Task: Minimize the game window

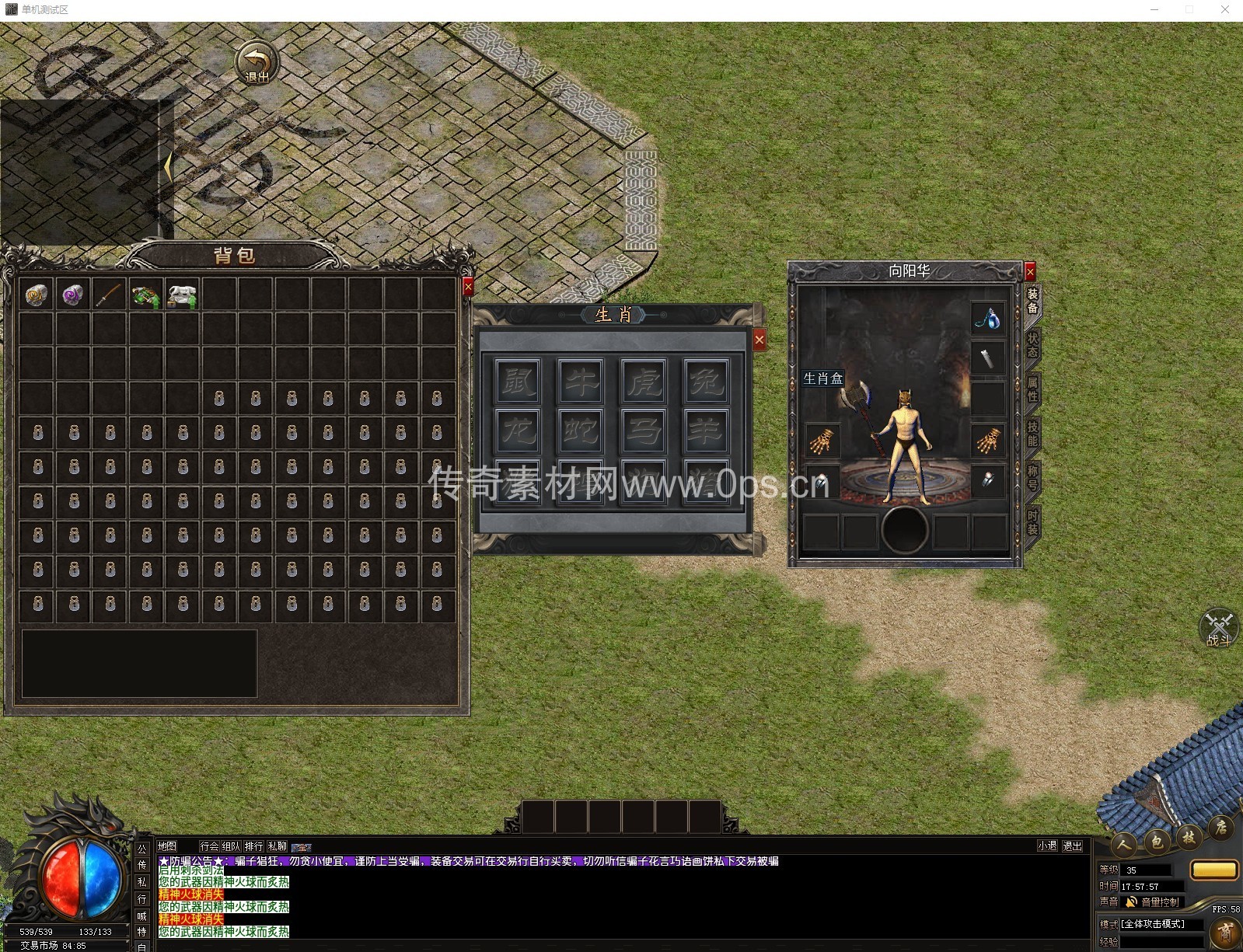Action: click(x=1154, y=9)
